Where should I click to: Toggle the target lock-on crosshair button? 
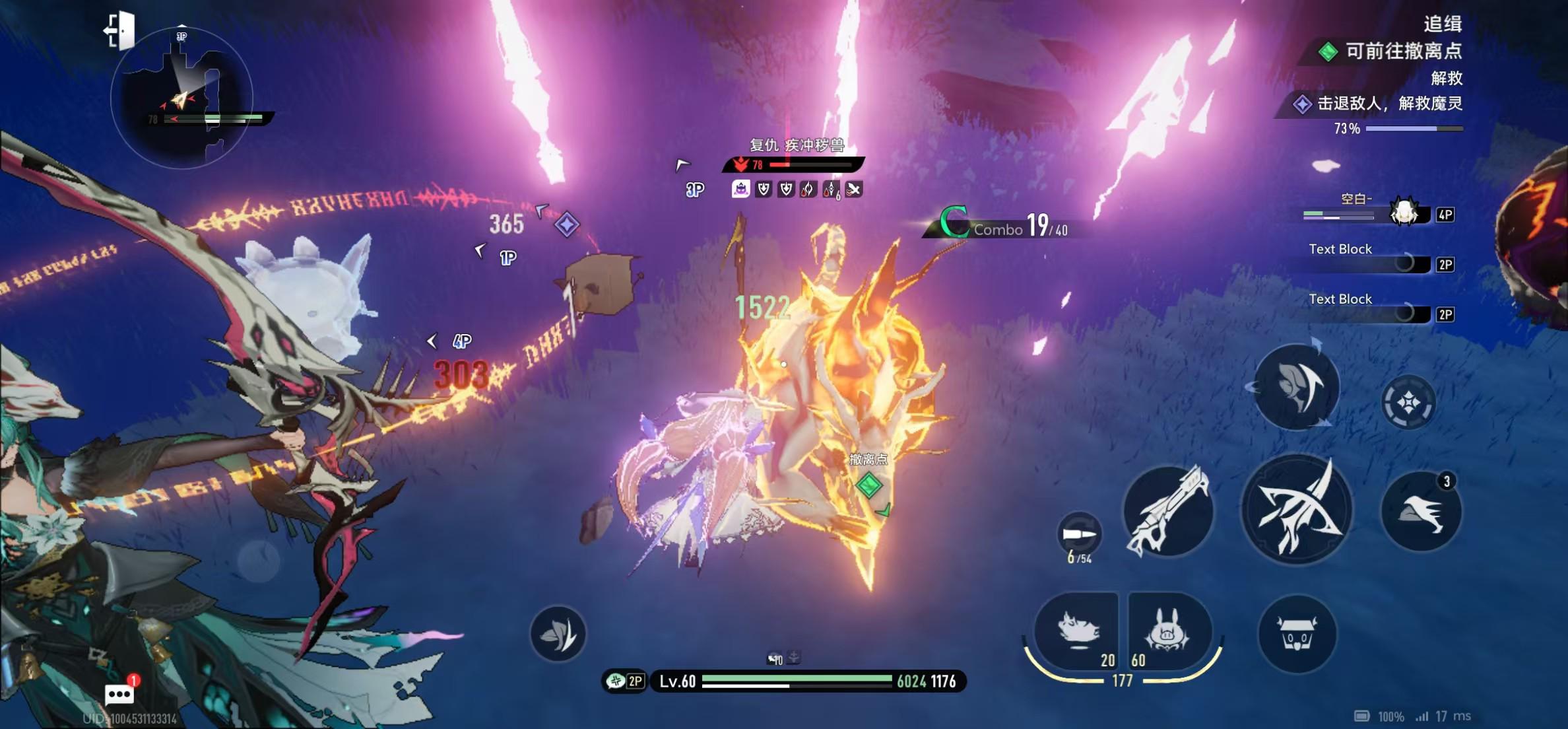(1408, 401)
